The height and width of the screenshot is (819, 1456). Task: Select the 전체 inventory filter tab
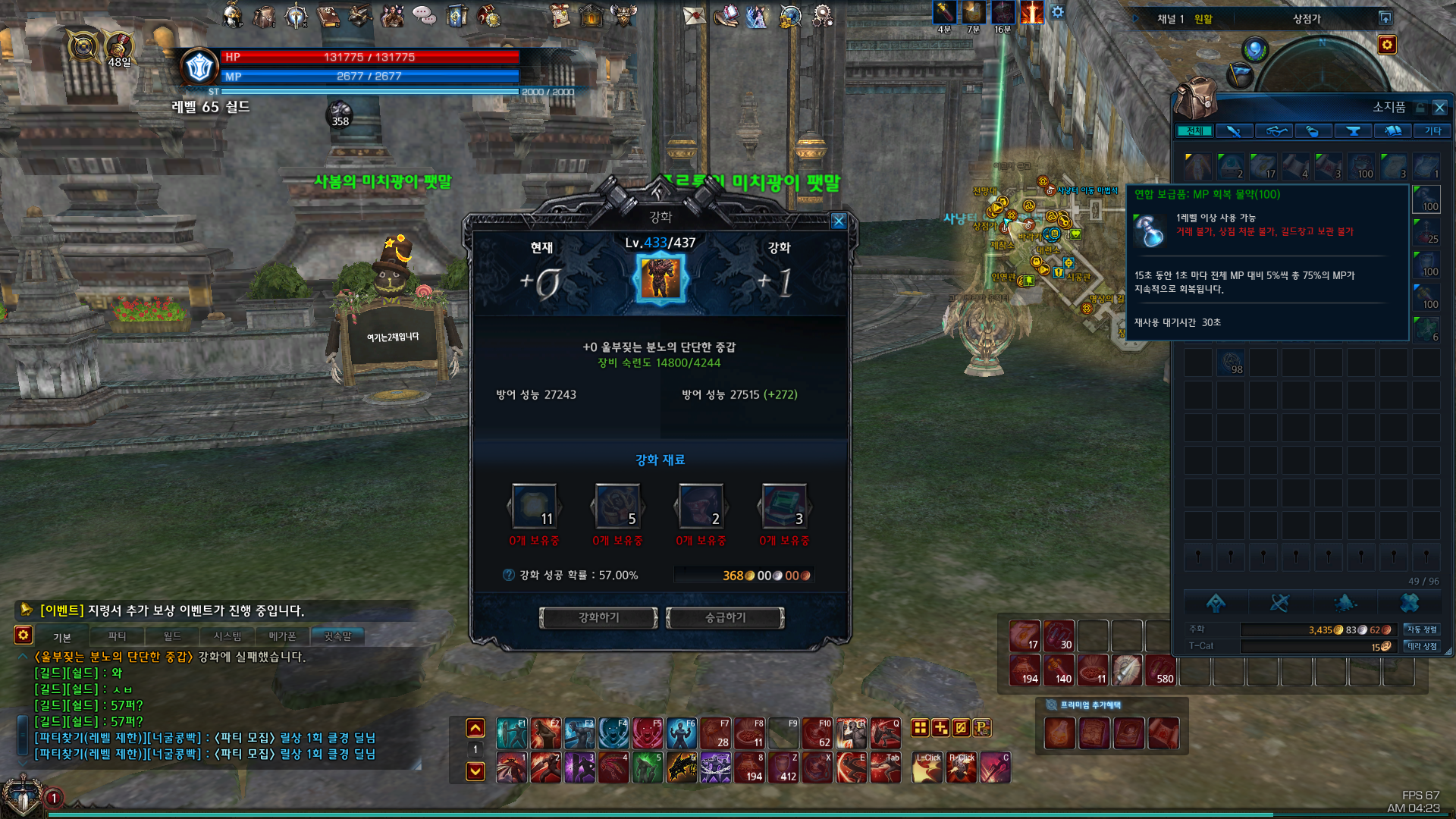[x=1194, y=131]
